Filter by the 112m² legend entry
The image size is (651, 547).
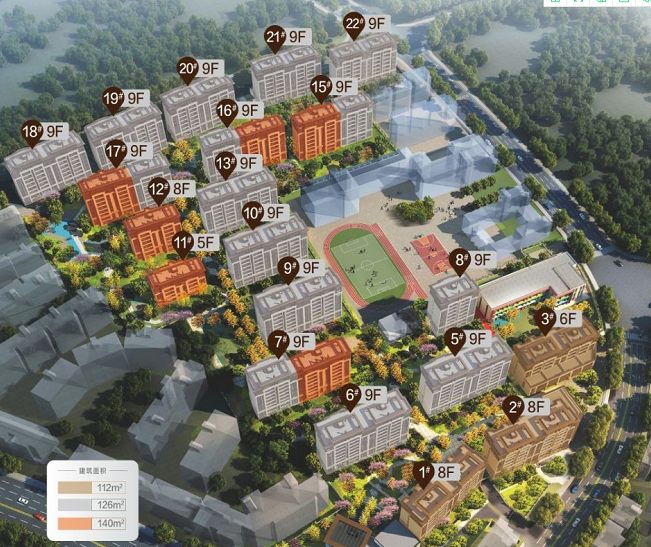pos(91,487)
